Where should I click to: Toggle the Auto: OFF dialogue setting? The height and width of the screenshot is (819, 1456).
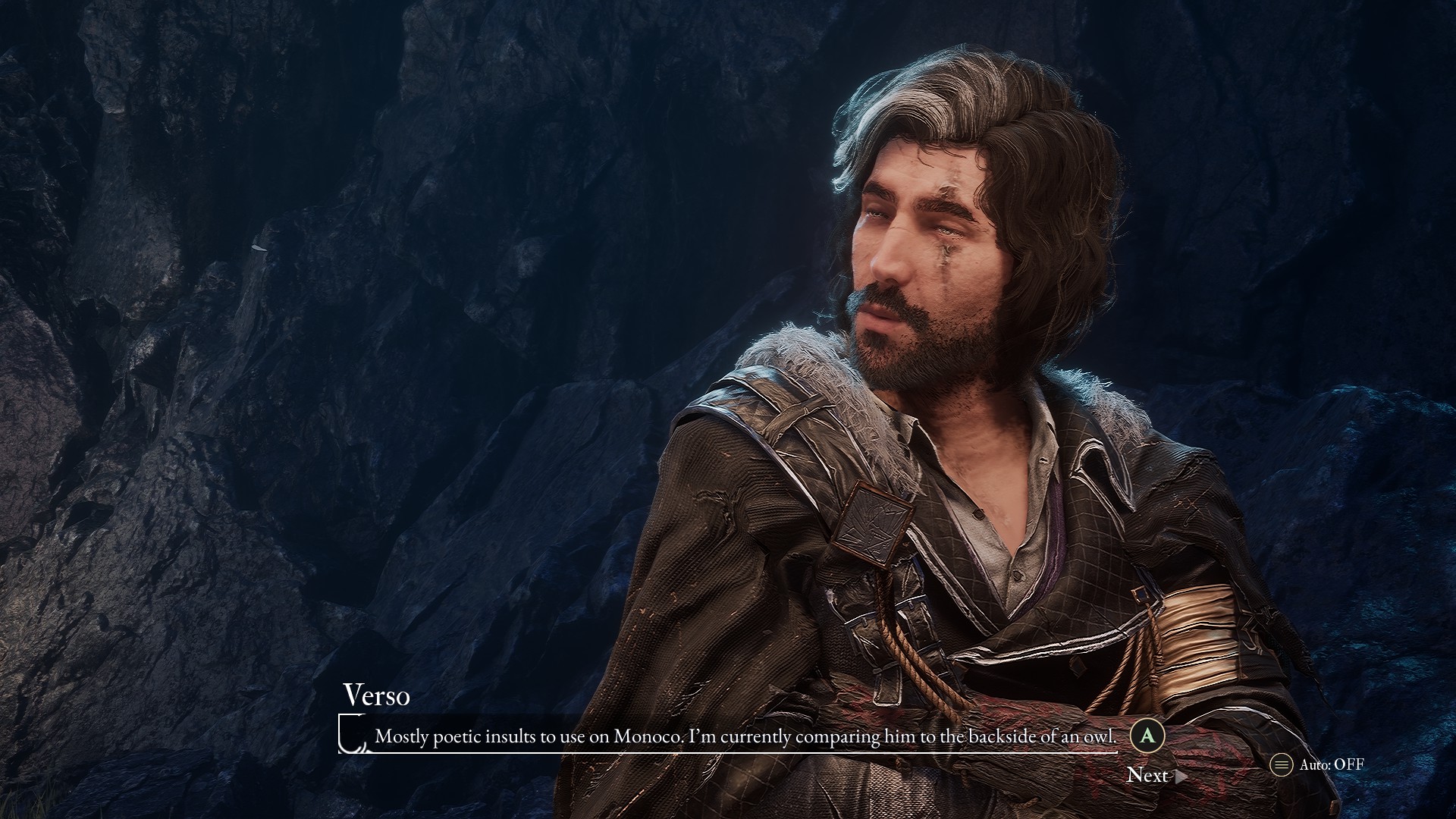(1319, 764)
